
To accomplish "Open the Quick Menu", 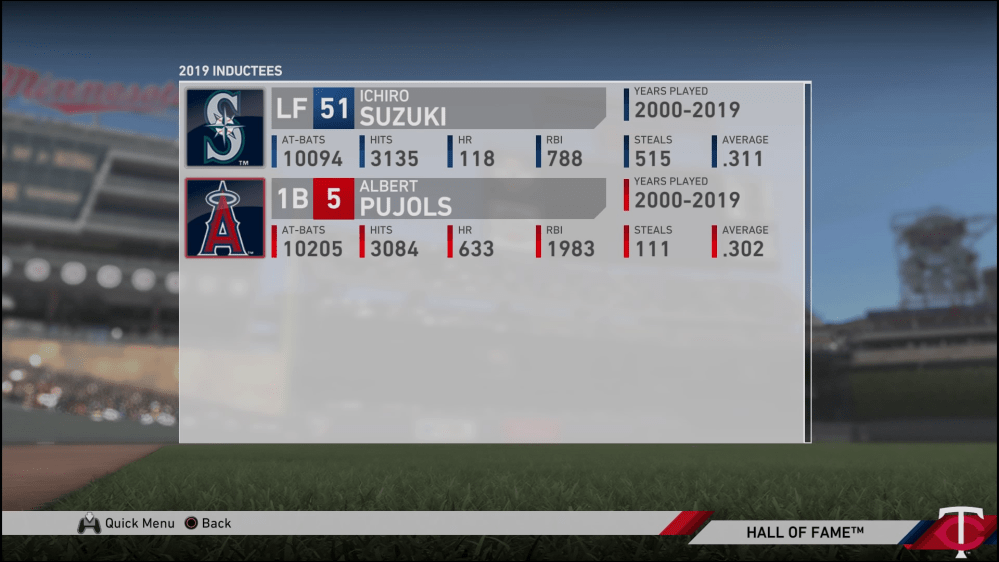I will pyautogui.click(x=127, y=523).
